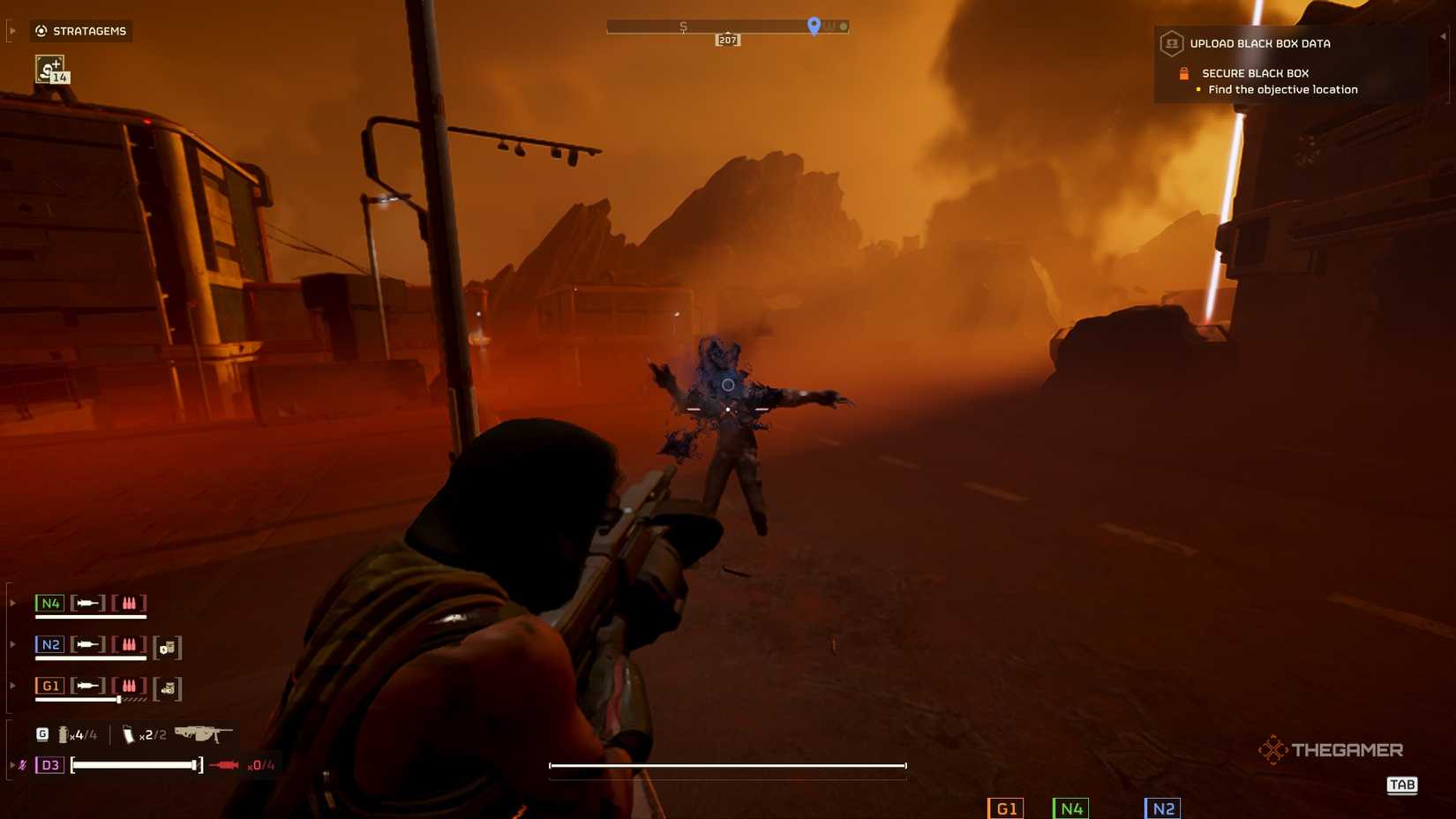Select the orange Secure Black Box icon
Viewport: 1456px width, 819px height.
tap(1184, 73)
